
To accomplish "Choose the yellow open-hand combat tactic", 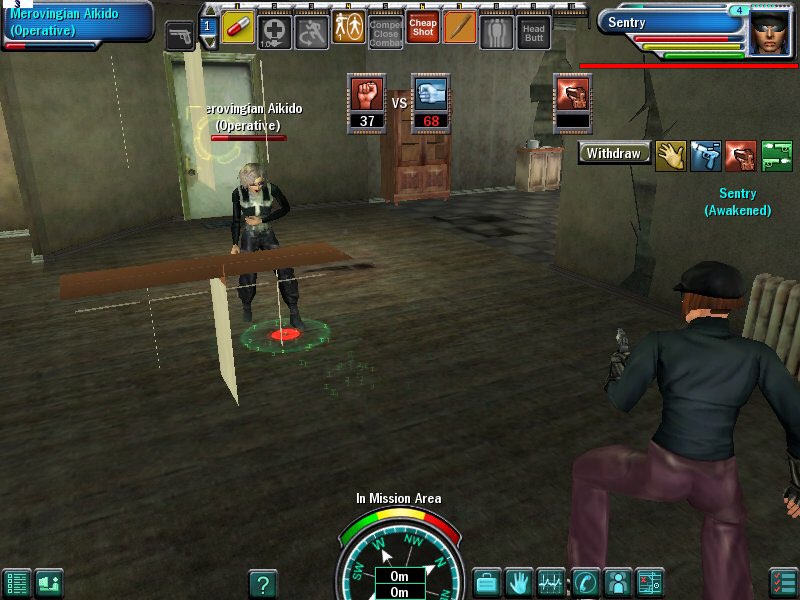I will pyautogui.click(x=670, y=155).
